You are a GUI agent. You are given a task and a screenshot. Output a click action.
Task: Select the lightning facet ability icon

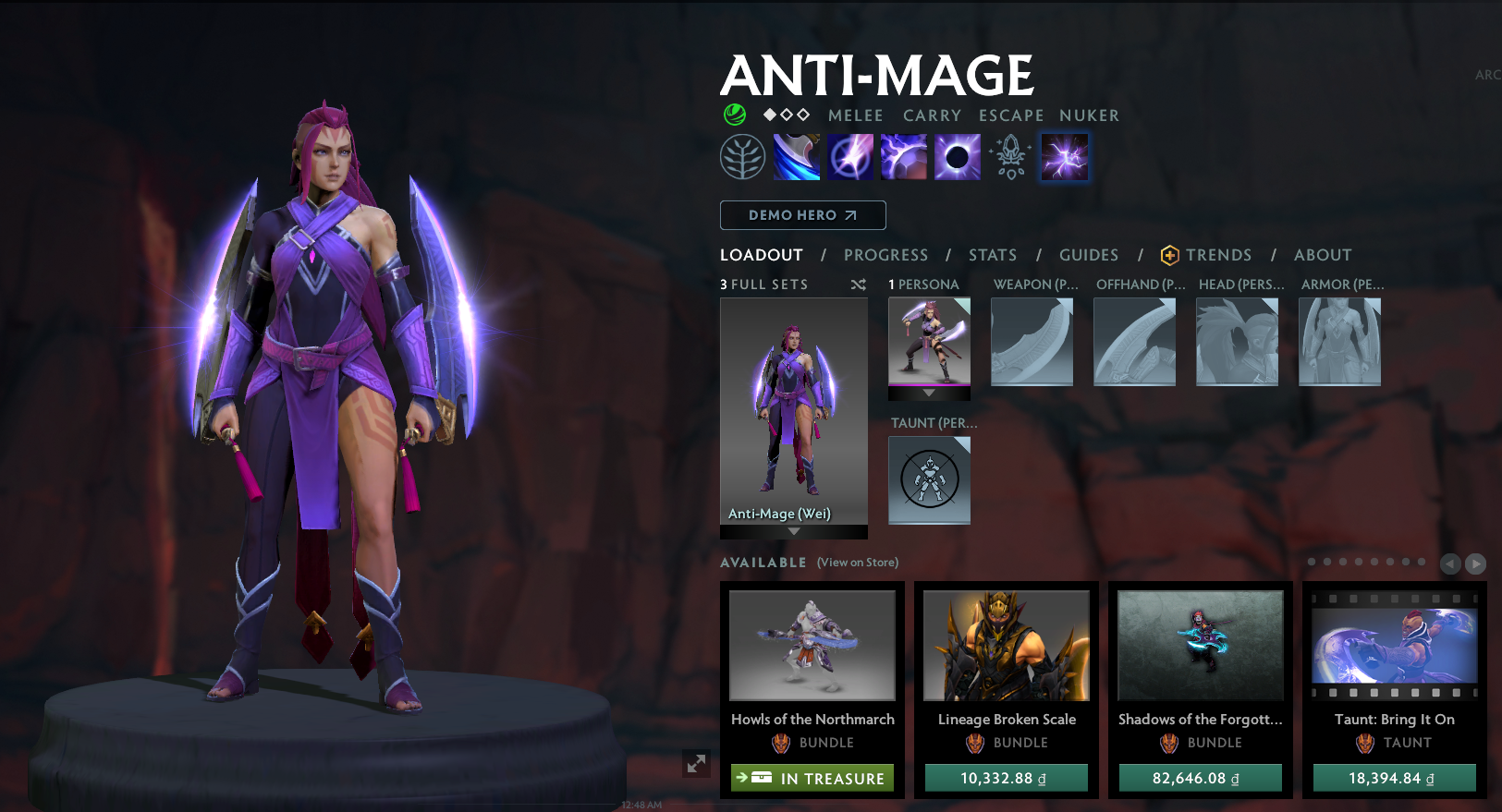click(1064, 156)
